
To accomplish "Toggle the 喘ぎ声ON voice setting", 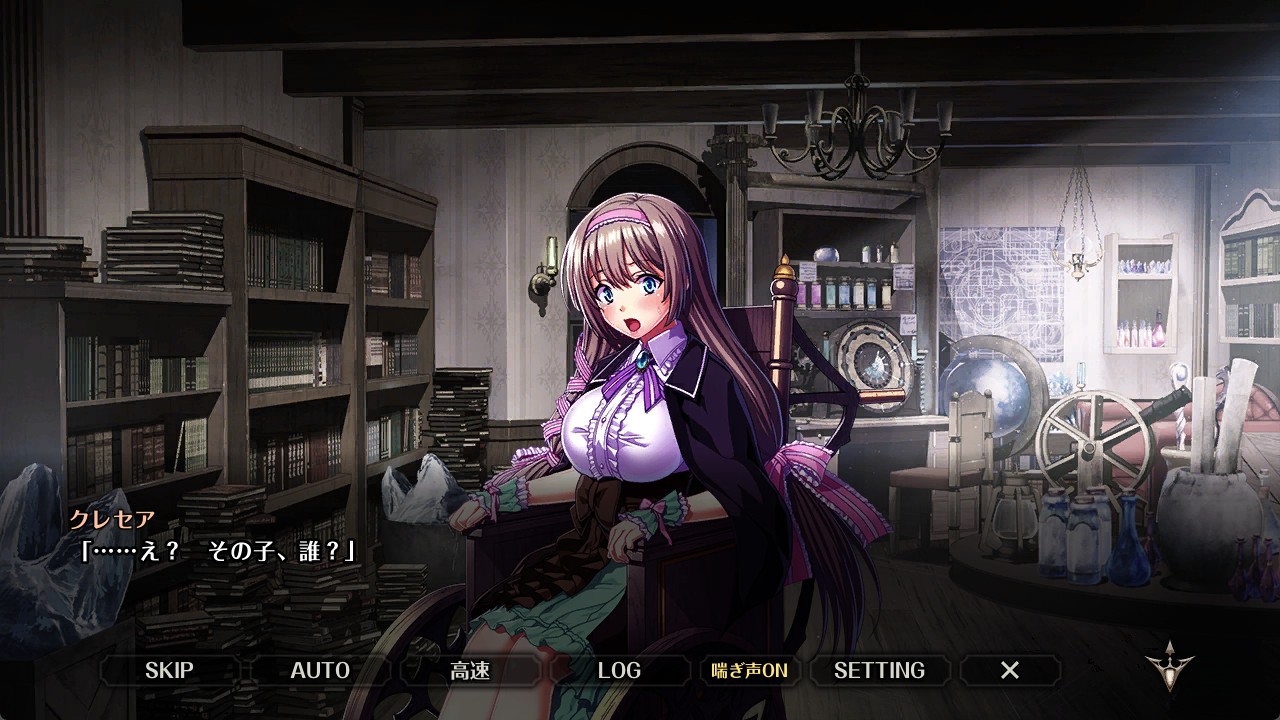I will 749,670.
